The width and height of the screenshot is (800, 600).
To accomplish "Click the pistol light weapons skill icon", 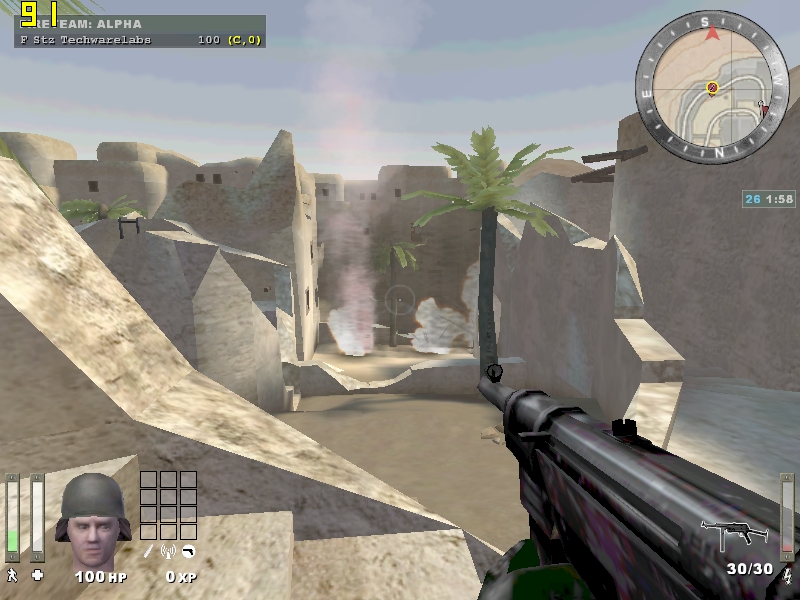I will pos(187,551).
